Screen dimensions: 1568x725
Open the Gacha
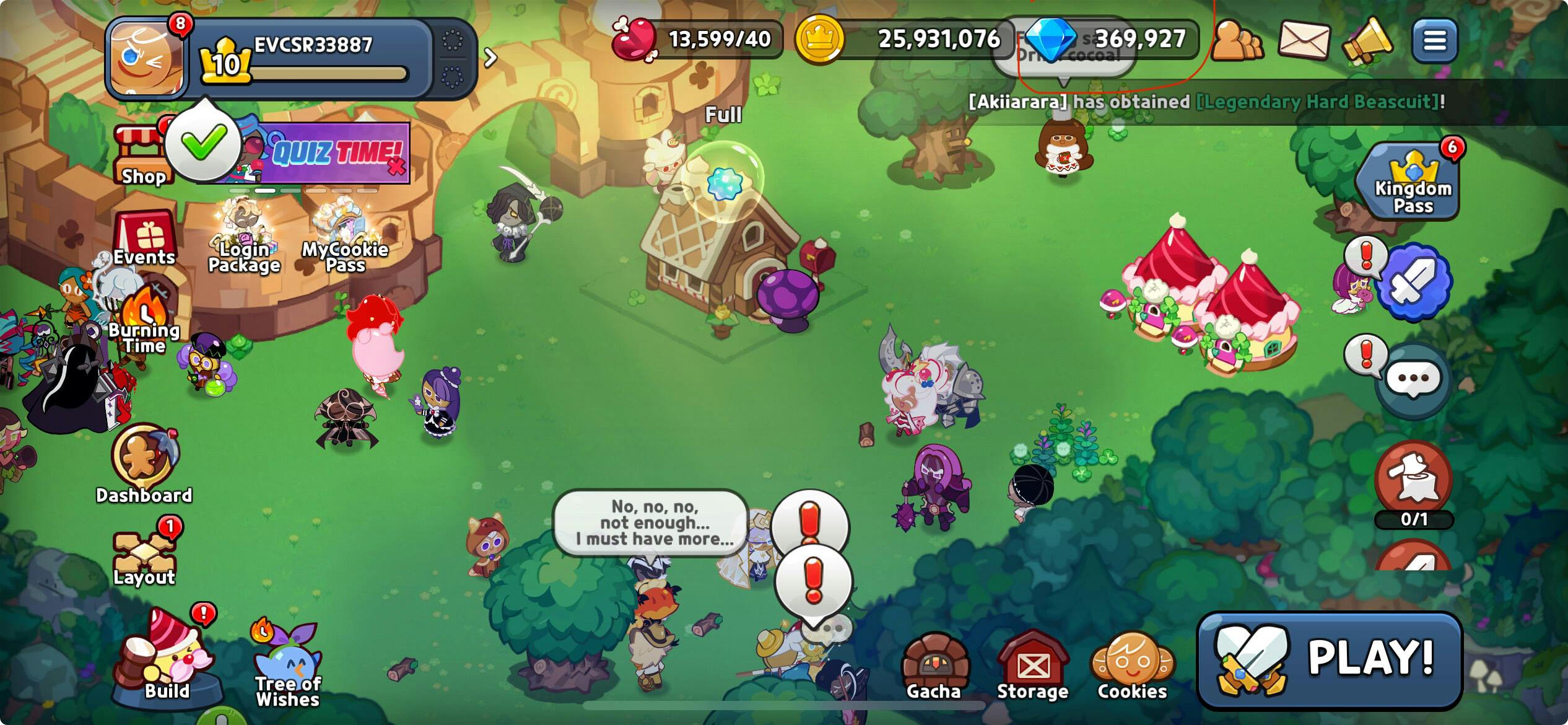pos(934,669)
